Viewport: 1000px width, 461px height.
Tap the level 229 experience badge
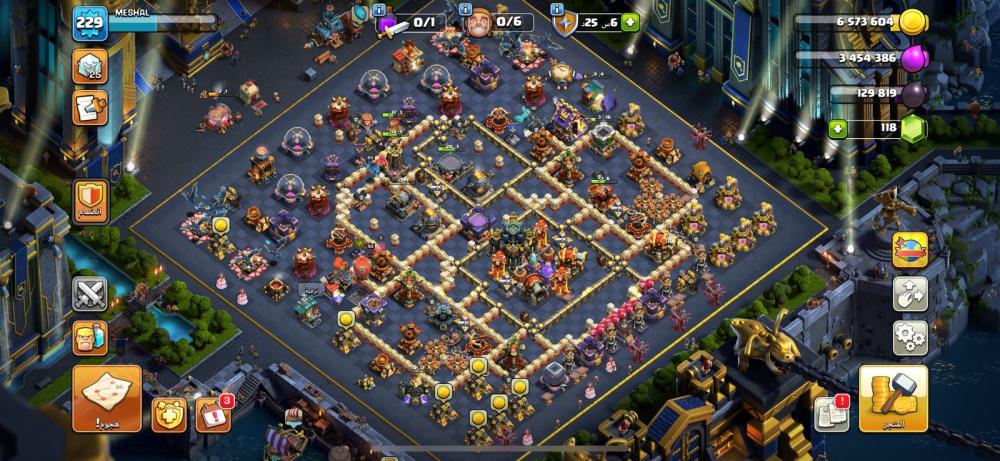(89, 23)
